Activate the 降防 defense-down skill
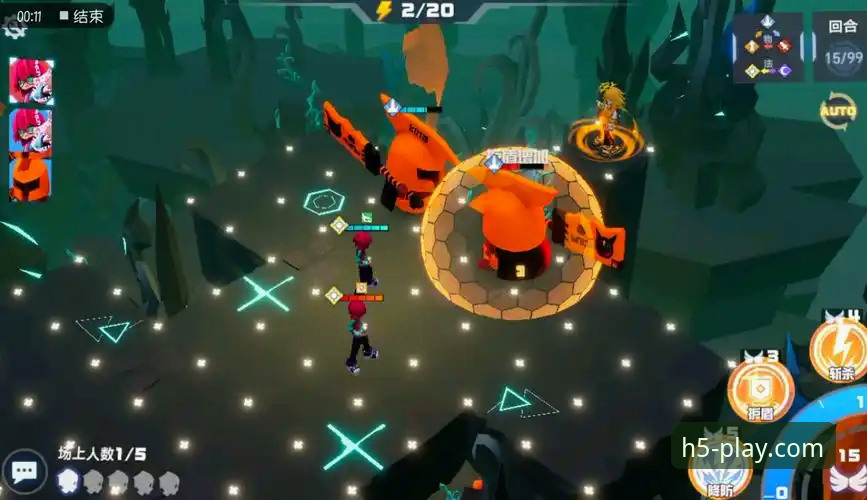867x500 pixels. click(x=721, y=470)
